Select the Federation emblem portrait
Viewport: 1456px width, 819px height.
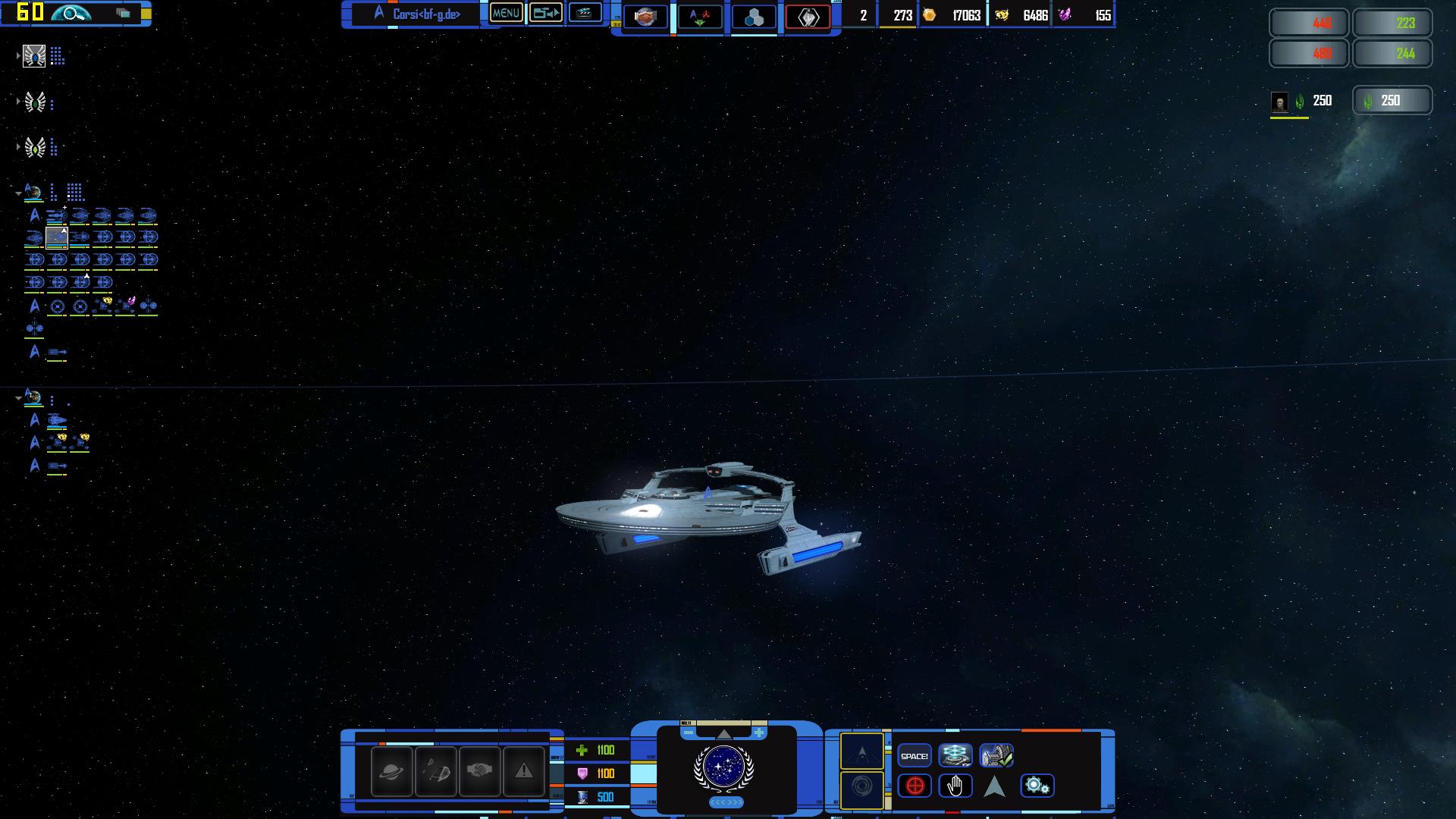click(723, 767)
